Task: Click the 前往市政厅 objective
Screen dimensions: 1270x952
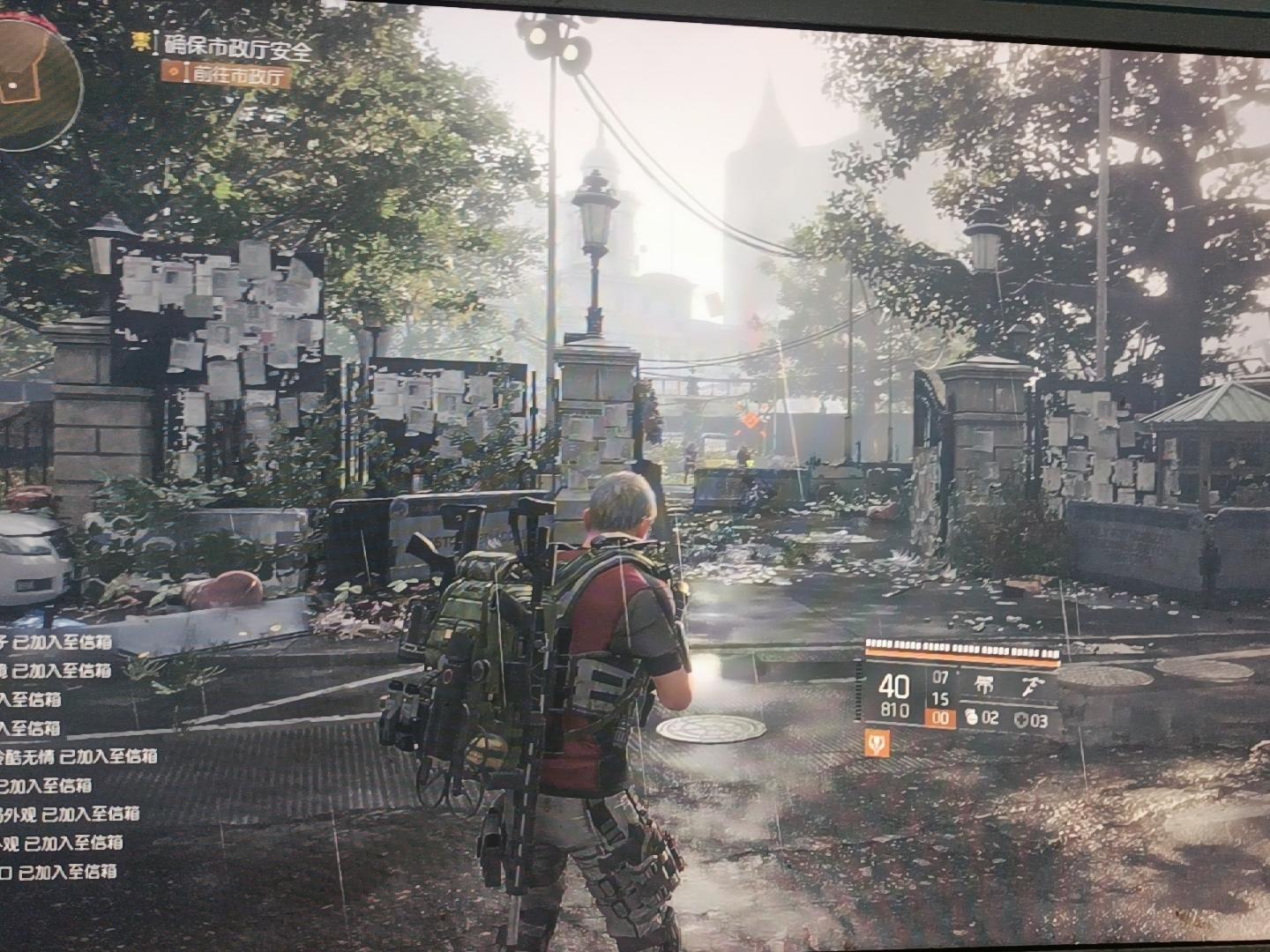Action: click(x=228, y=76)
